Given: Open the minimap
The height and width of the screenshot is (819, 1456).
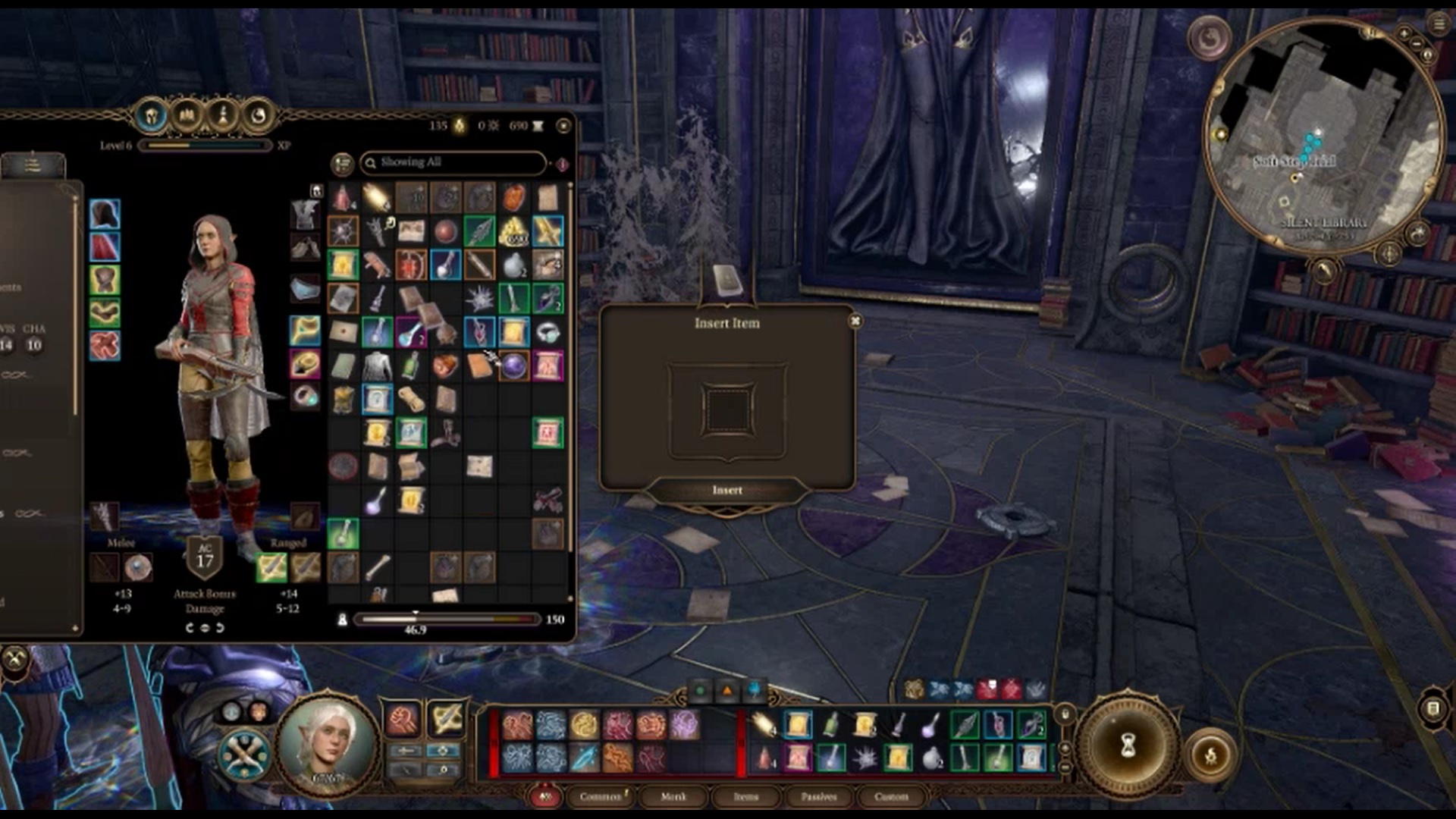Looking at the screenshot, I should pyautogui.click(x=1323, y=136).
